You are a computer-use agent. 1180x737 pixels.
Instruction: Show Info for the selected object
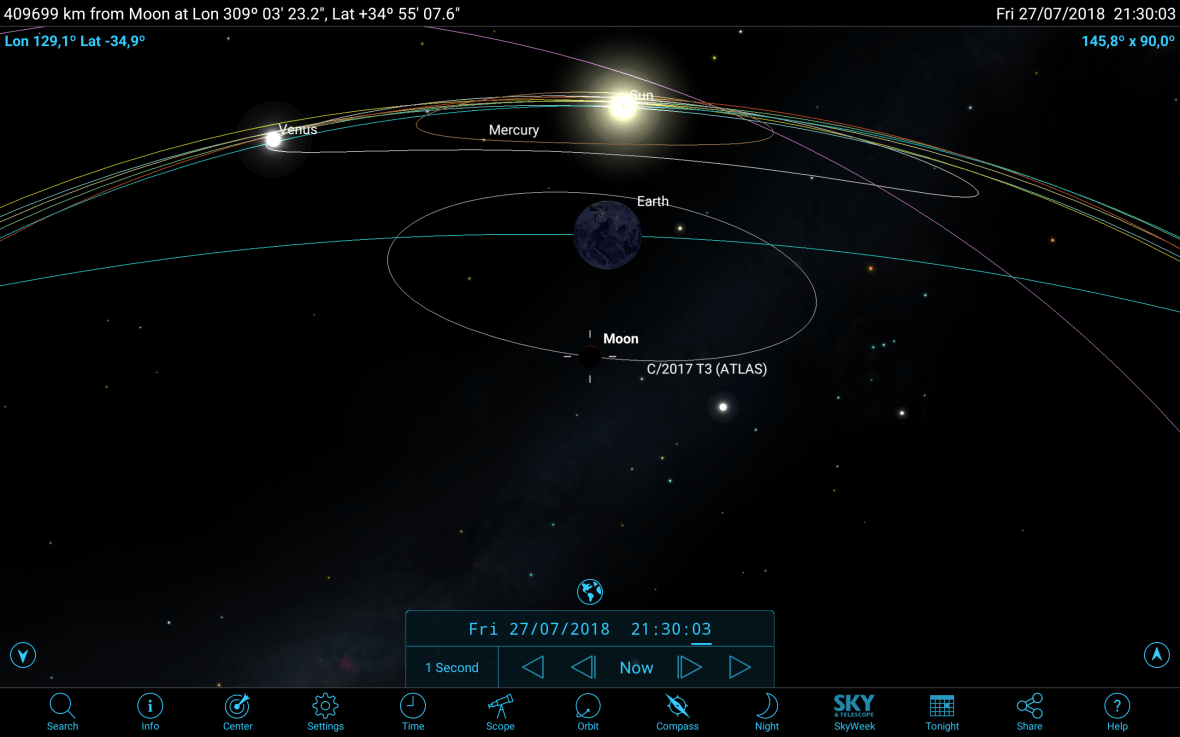pos(150,711)
